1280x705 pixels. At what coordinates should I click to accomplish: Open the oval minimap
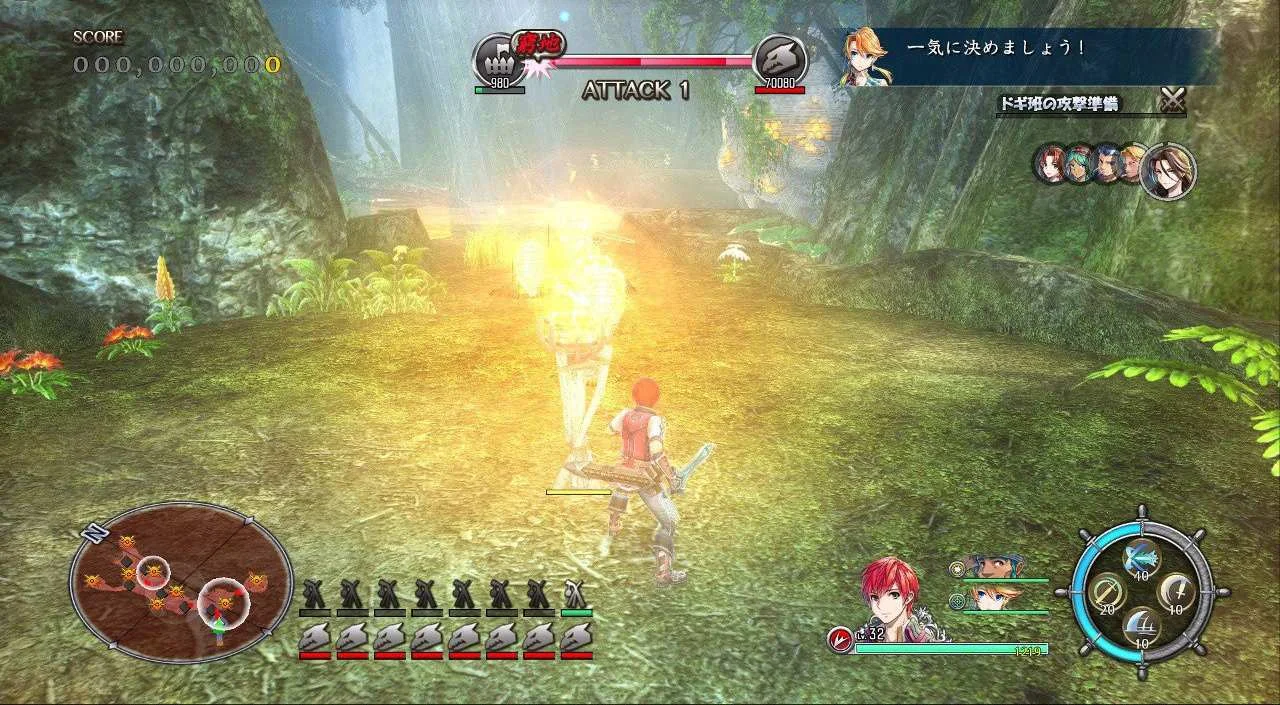tap(180, 583)
